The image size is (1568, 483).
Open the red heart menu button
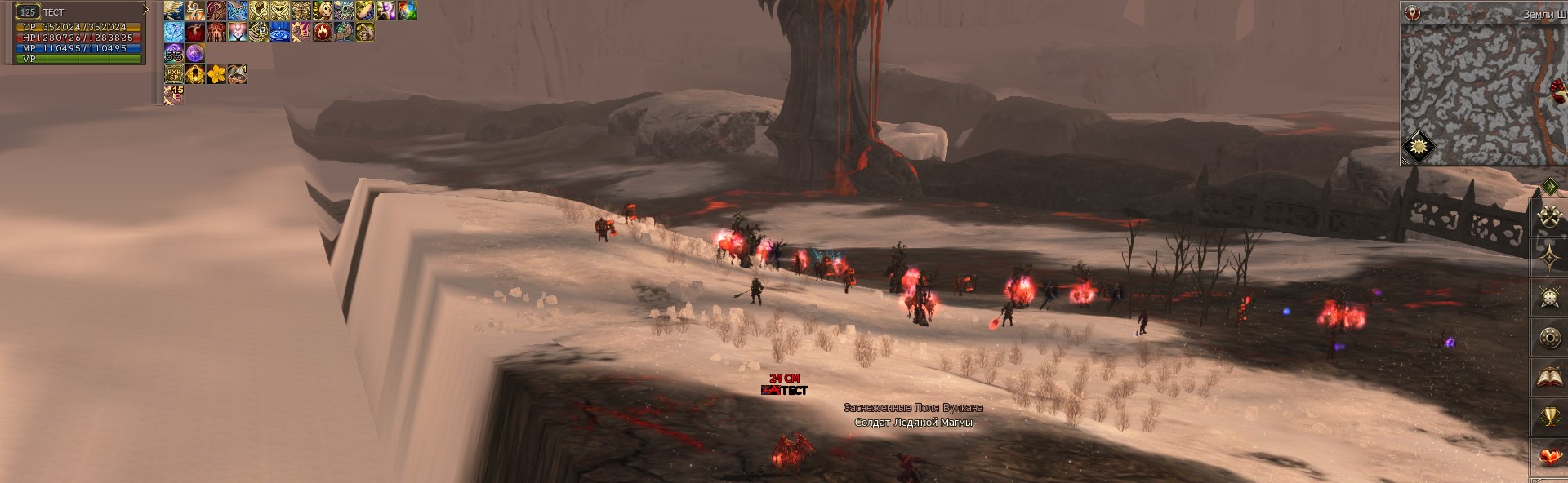coord(1550,457)
